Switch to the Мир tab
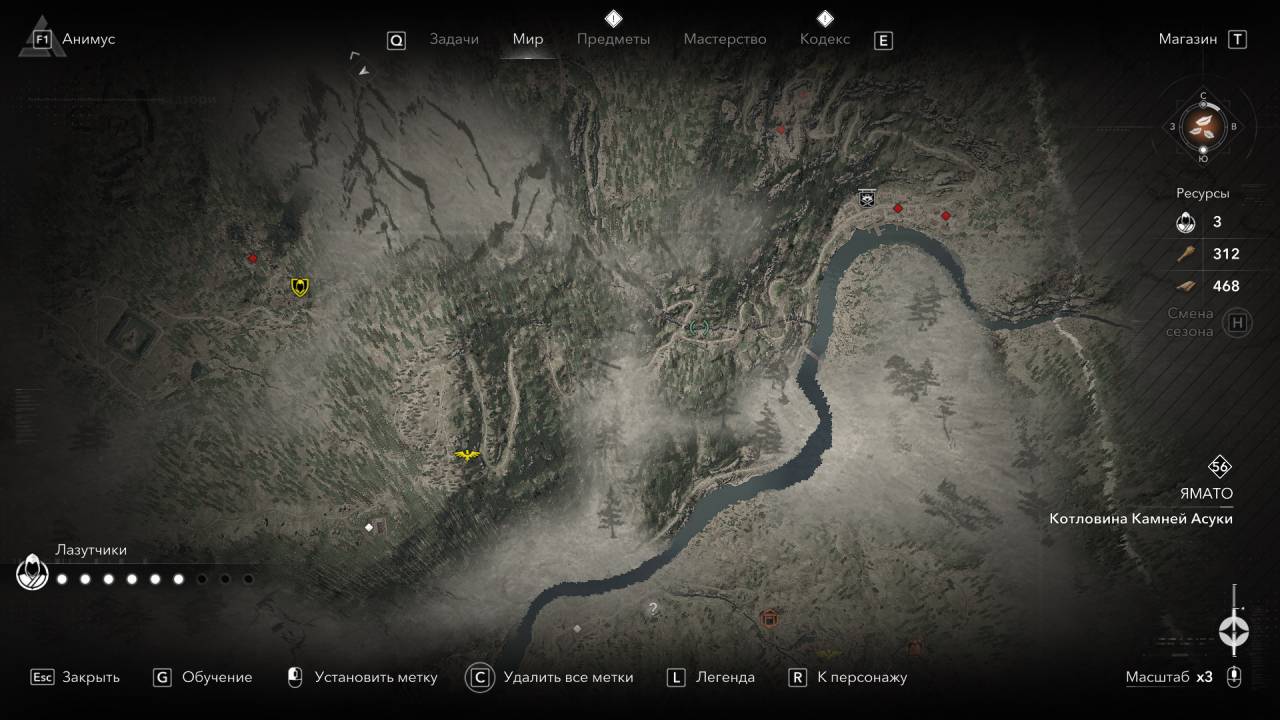 coord(528,39)
